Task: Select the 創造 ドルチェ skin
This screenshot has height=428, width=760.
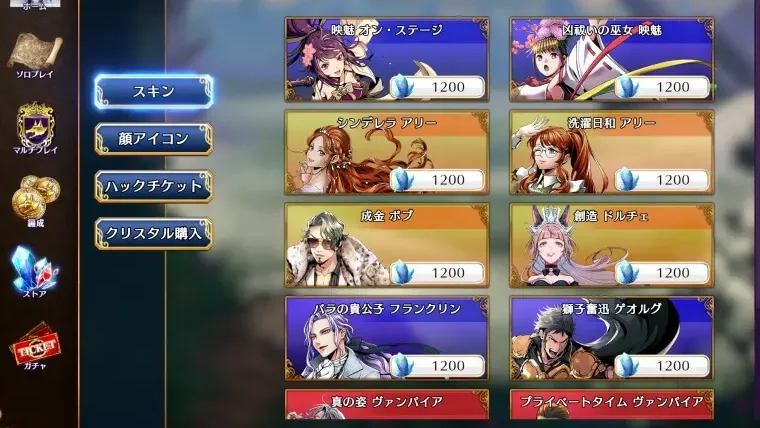Action: coord(611,244)
